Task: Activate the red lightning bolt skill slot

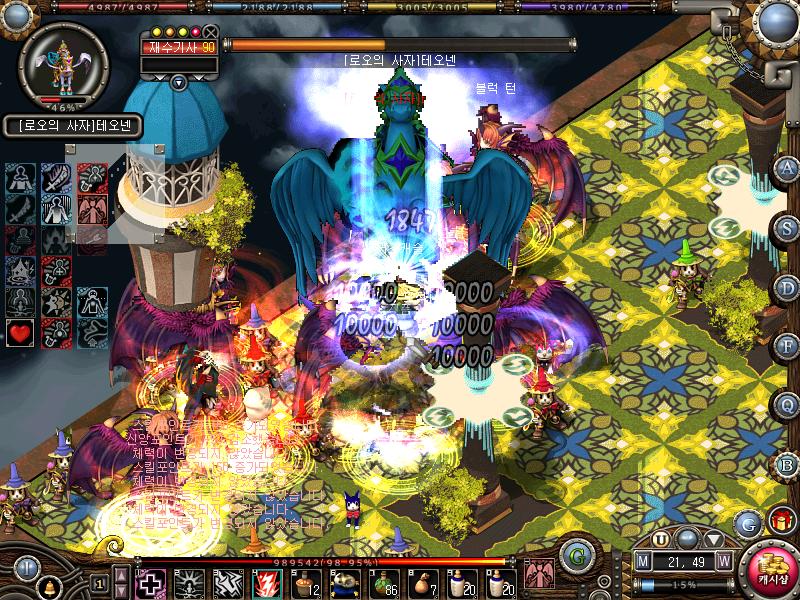Action: point(267,582)
